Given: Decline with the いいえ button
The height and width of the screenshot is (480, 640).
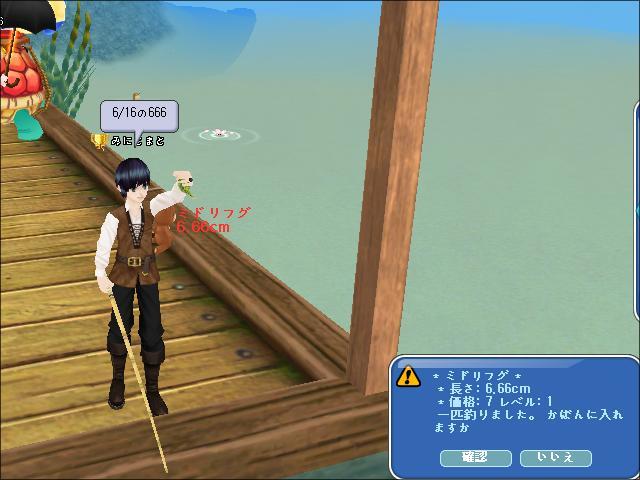Looking at the screenshot, I should point(556,457).
